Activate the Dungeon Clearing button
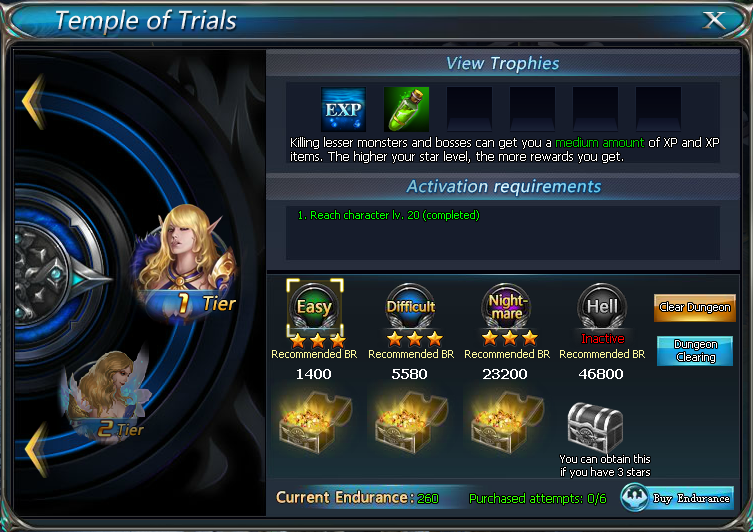This screenshot has height=532, width=753. [694, 351]
